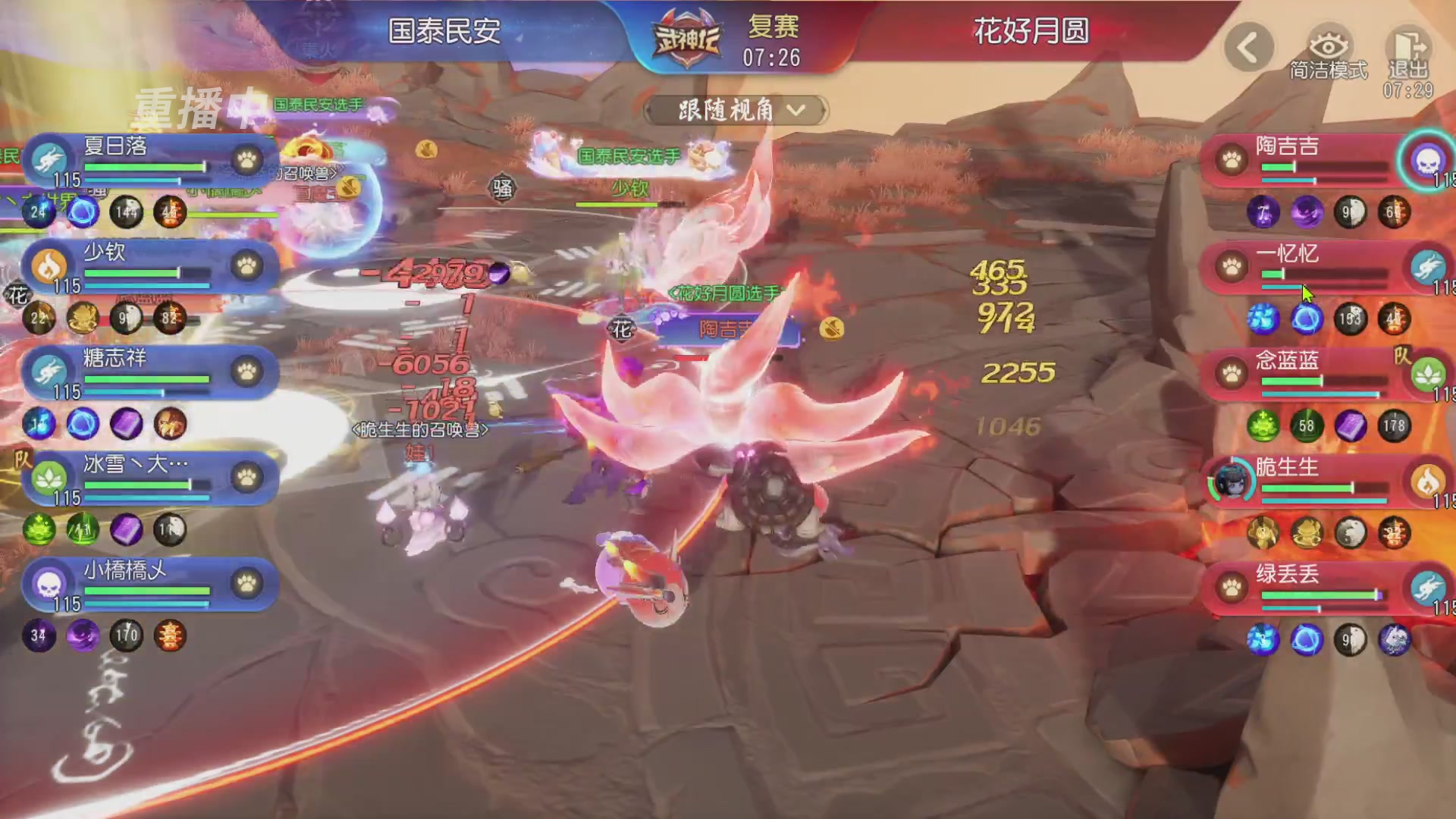Collapse the panel with the back chevron arrow
Image resolution: width=1456 pixels, height=819 pixels.
click(1249, 45)
